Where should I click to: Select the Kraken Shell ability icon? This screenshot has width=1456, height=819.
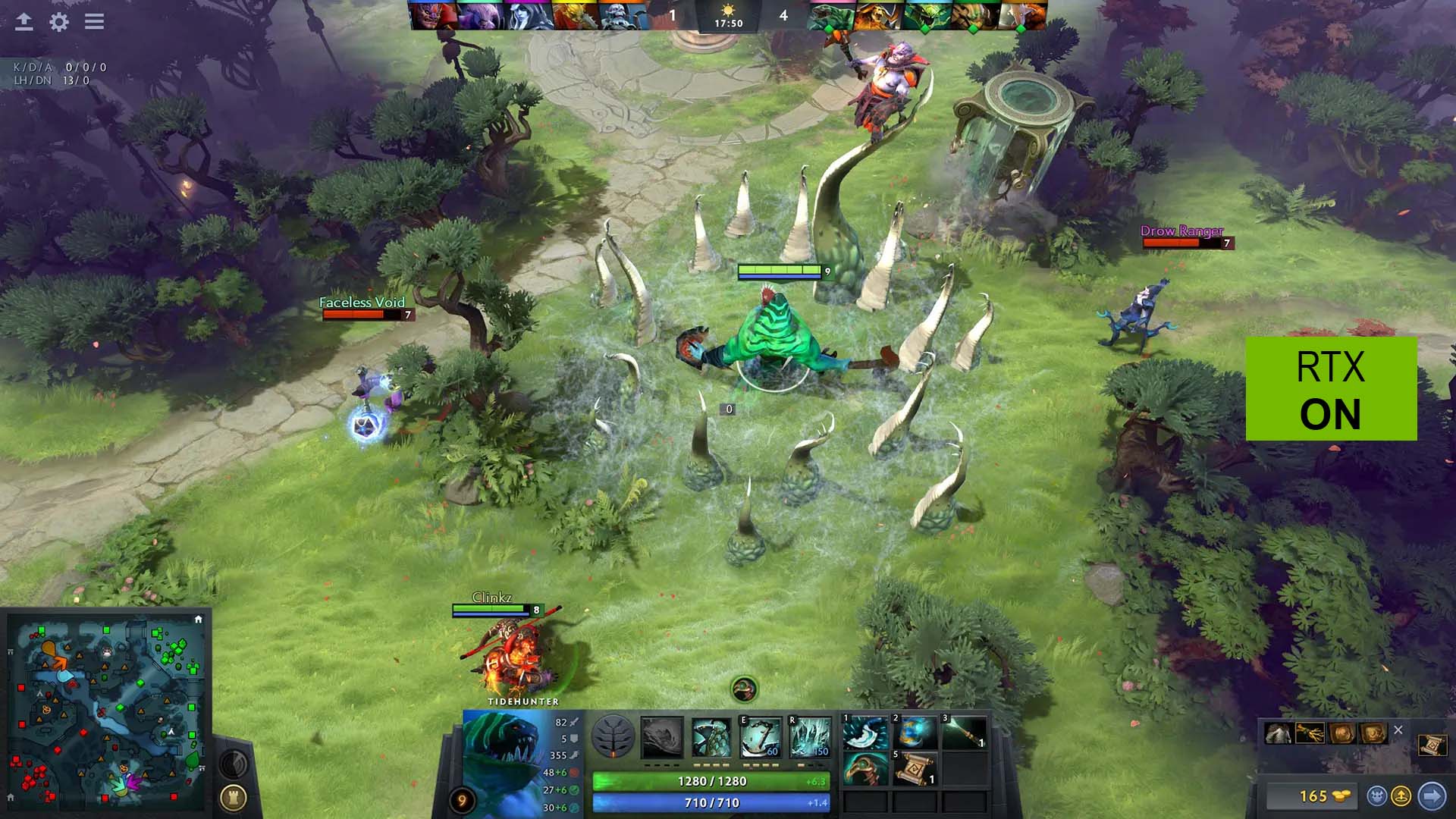[711, 736]
